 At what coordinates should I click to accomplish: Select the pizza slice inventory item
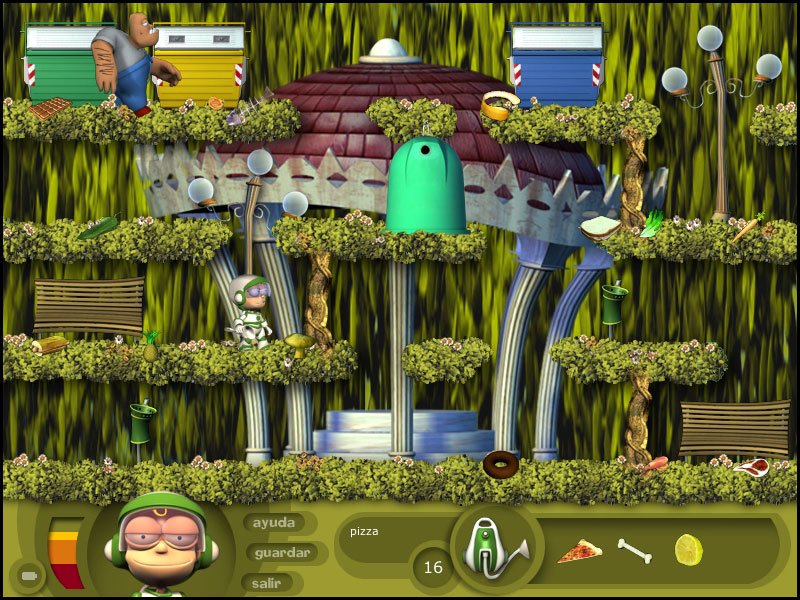pos(579,551)
